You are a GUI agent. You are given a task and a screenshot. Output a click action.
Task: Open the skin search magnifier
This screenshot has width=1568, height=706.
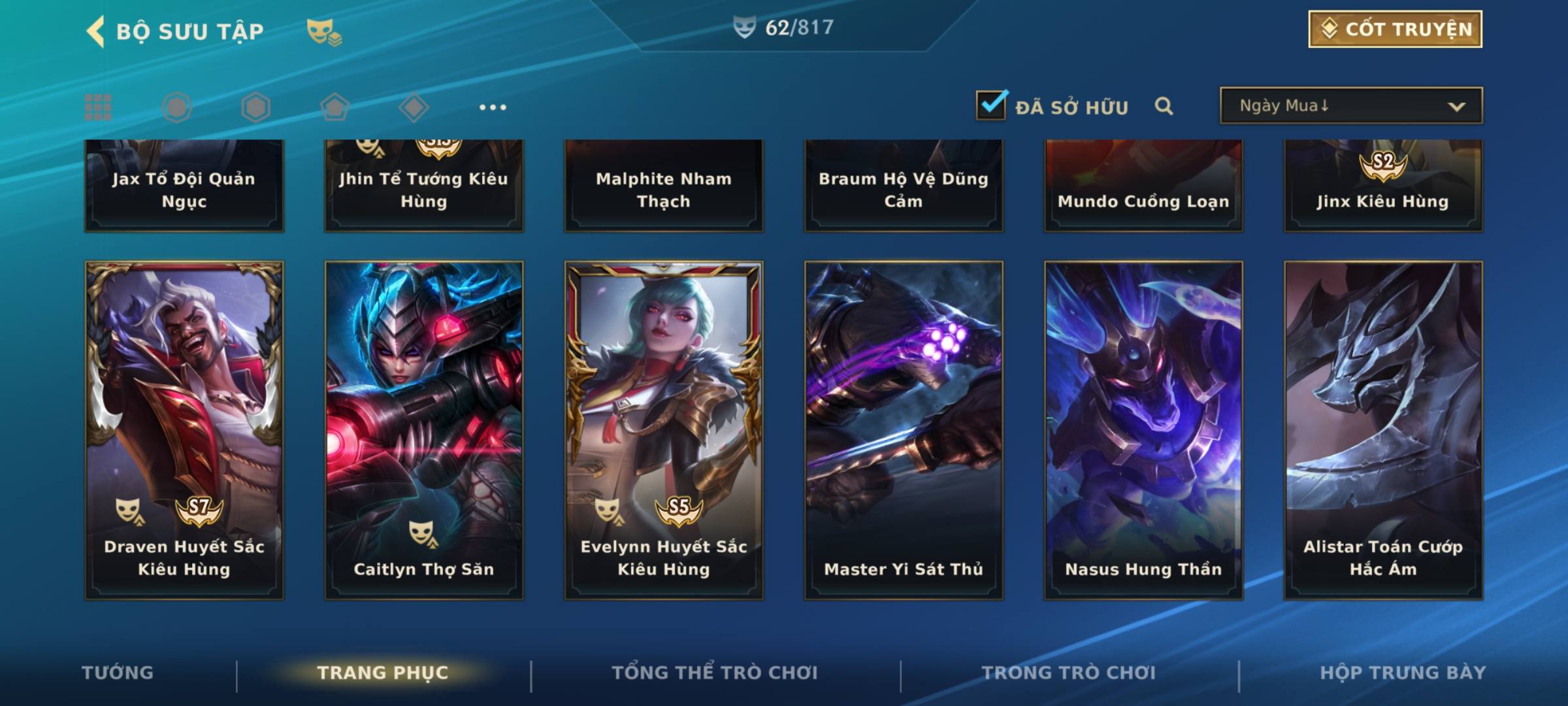(1164, 106)
